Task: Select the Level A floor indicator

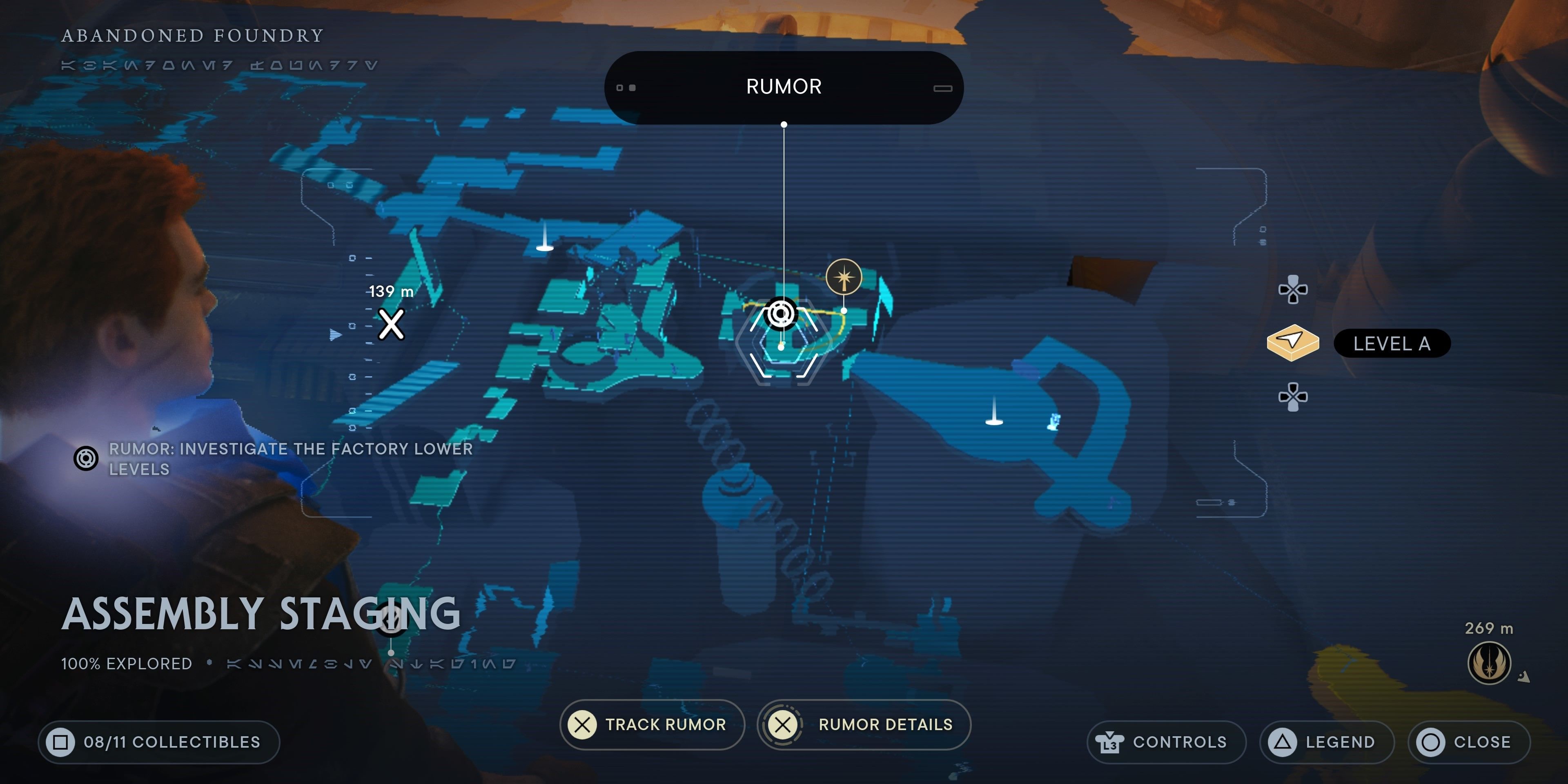Action: (1392, 344)
